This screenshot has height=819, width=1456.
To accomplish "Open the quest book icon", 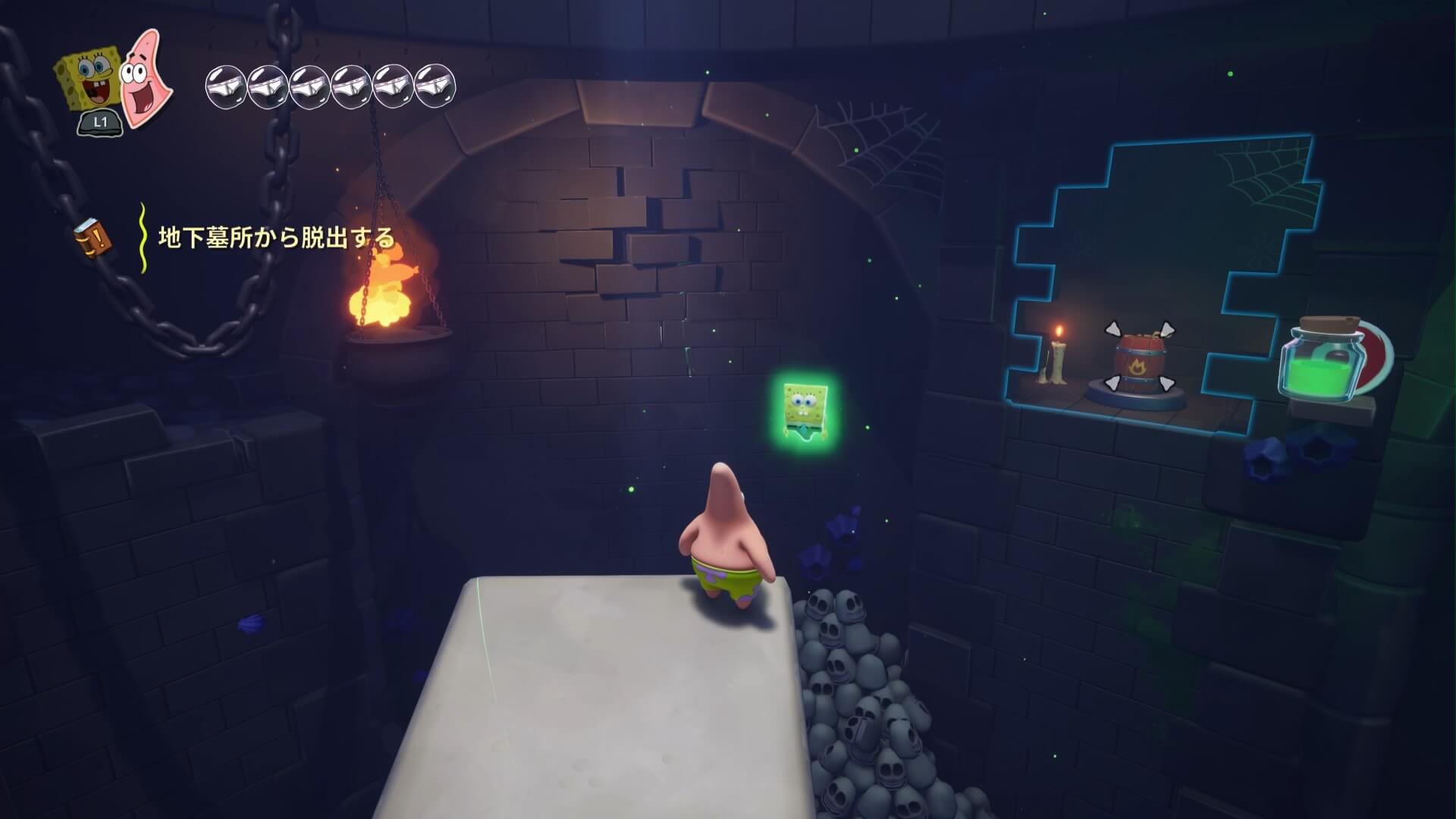I will pyautogui.click(x=93, y=237).
